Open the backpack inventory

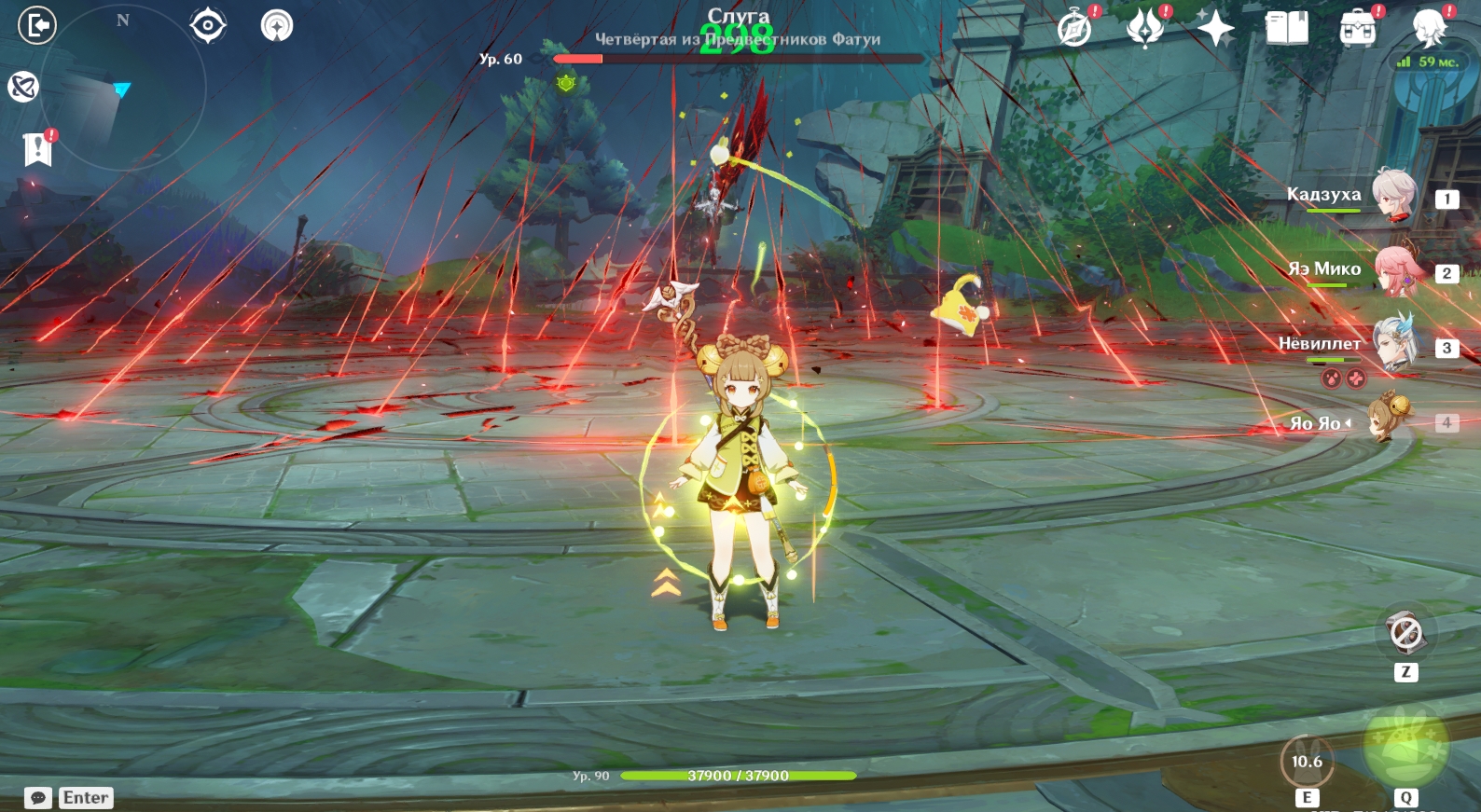tap(1357, 29)
